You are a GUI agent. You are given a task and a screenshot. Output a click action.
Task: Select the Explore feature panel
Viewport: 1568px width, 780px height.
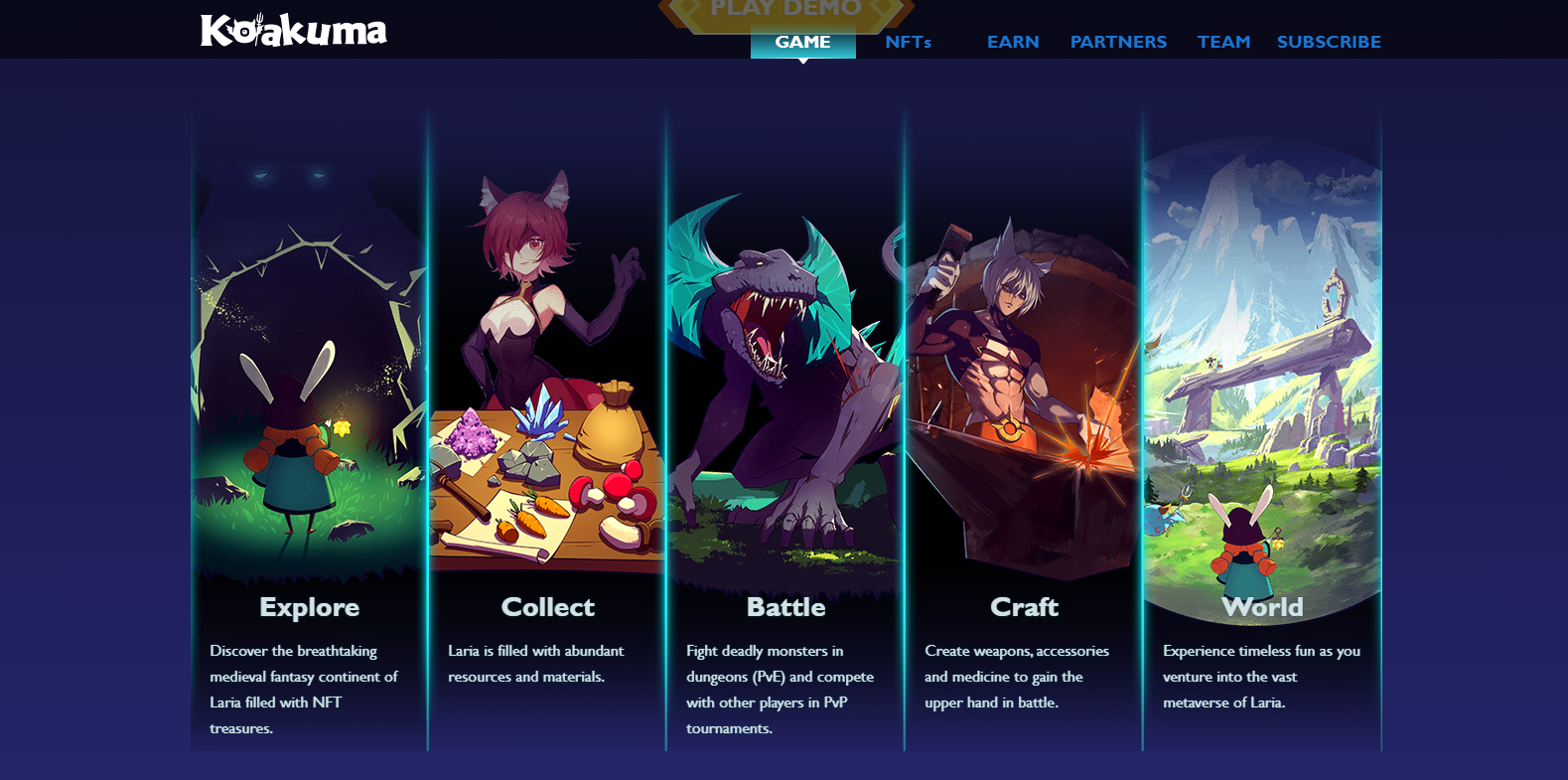point(309,427)
